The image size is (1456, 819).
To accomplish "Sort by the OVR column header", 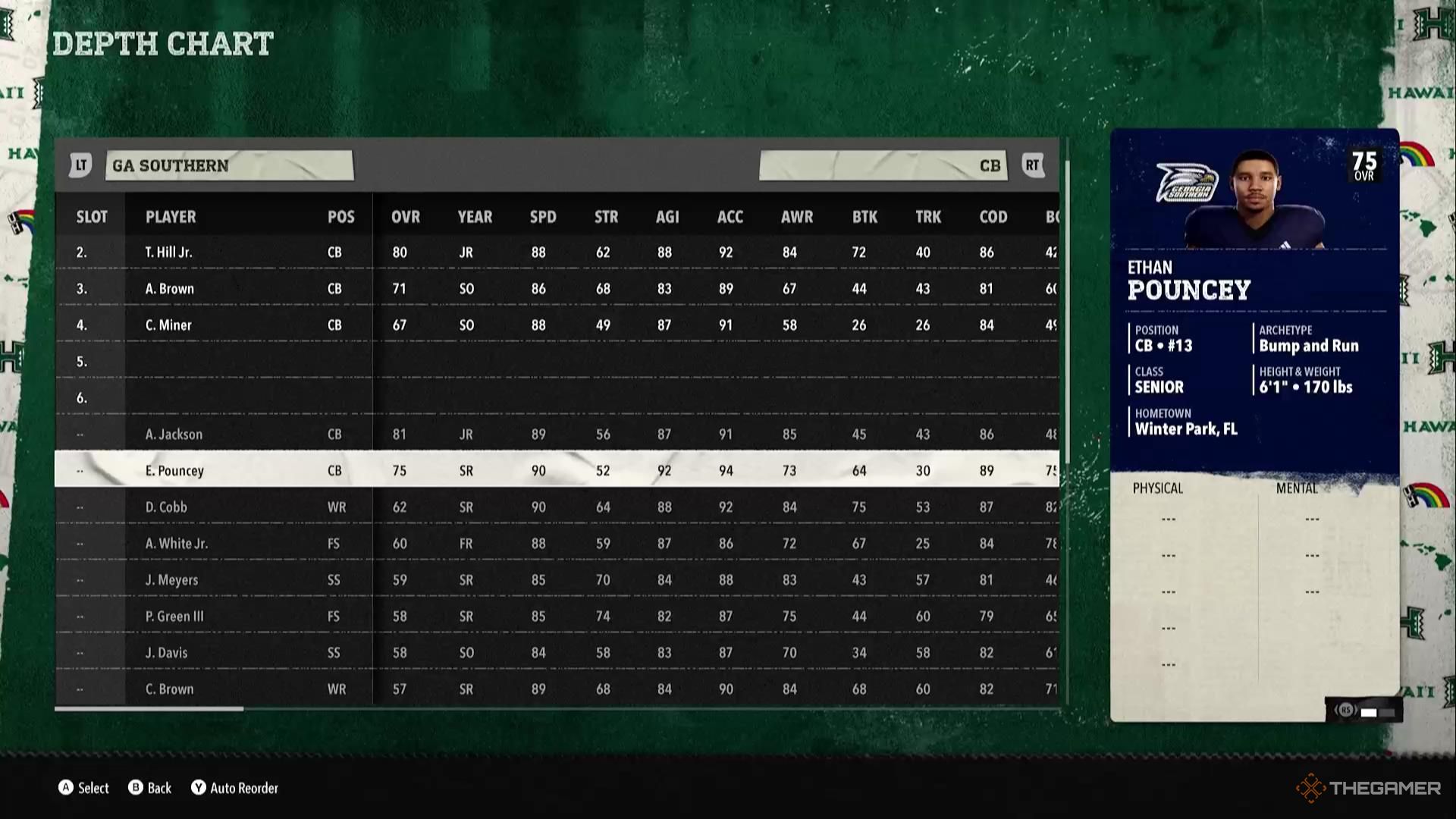I will [405, 217].
